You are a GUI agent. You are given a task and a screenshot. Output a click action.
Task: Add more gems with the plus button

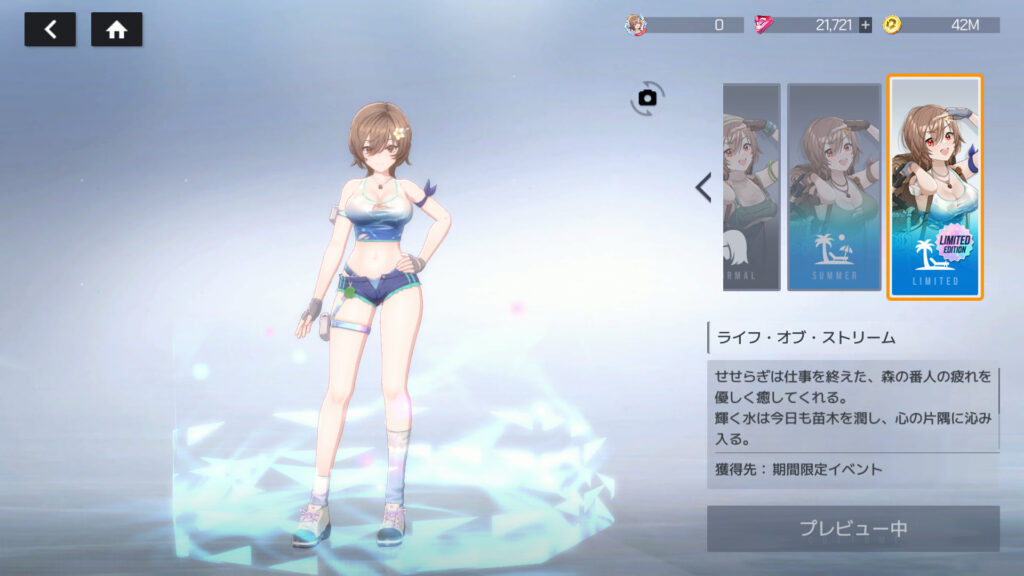click(x=865, y=25)
